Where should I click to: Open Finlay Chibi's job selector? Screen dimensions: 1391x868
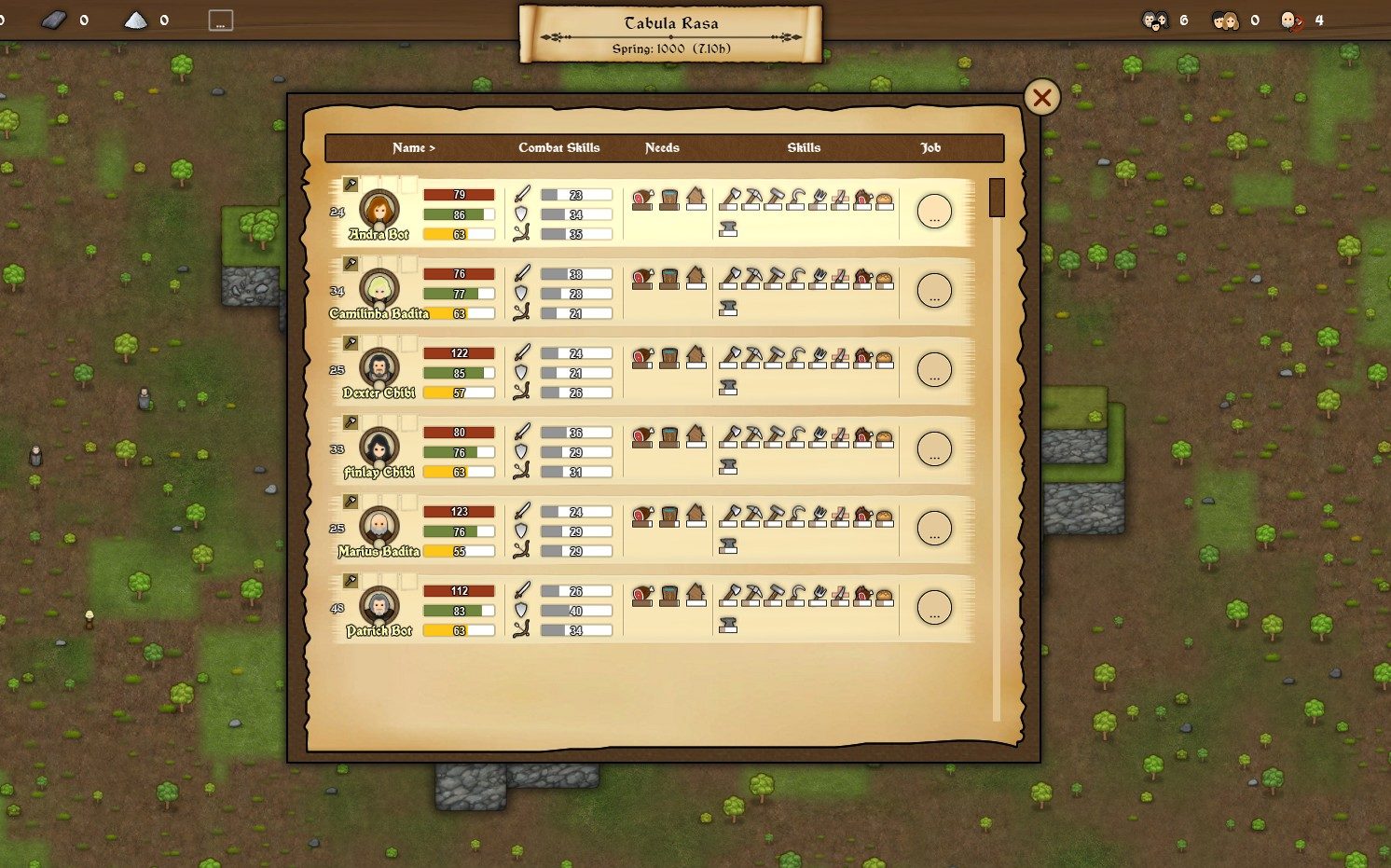click(934, 449)
